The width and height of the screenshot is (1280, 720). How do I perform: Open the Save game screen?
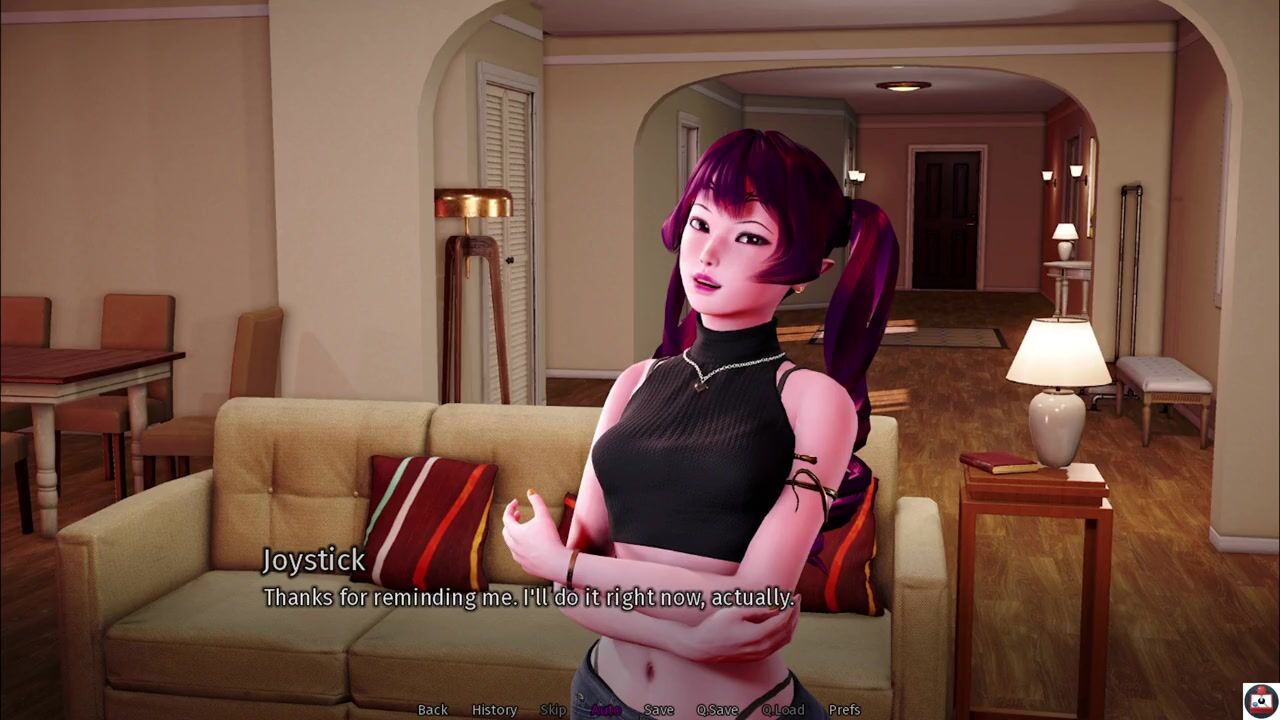658,709
